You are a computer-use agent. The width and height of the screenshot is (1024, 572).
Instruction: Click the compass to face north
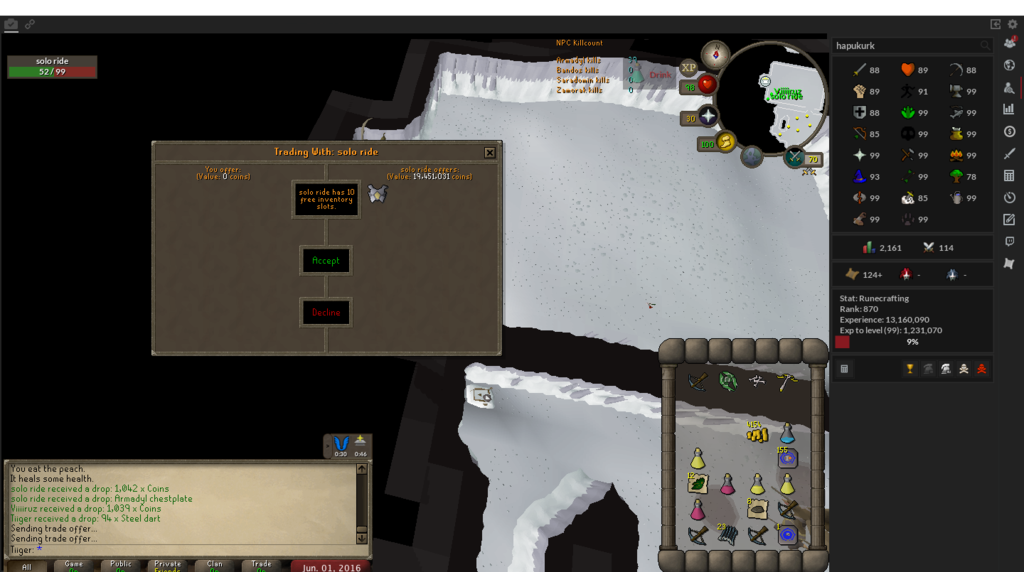tap(715, 54)
